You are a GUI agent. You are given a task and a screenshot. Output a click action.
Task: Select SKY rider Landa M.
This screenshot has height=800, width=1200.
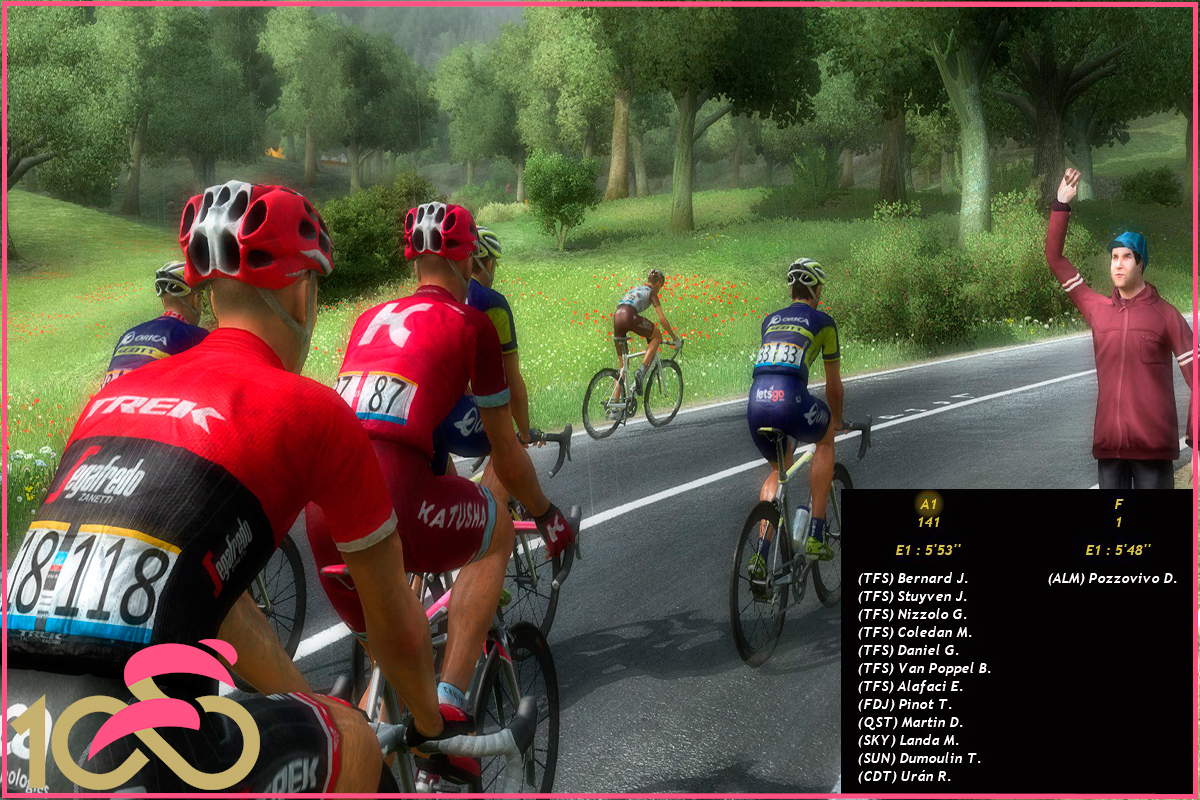click(x=908, y=740)
